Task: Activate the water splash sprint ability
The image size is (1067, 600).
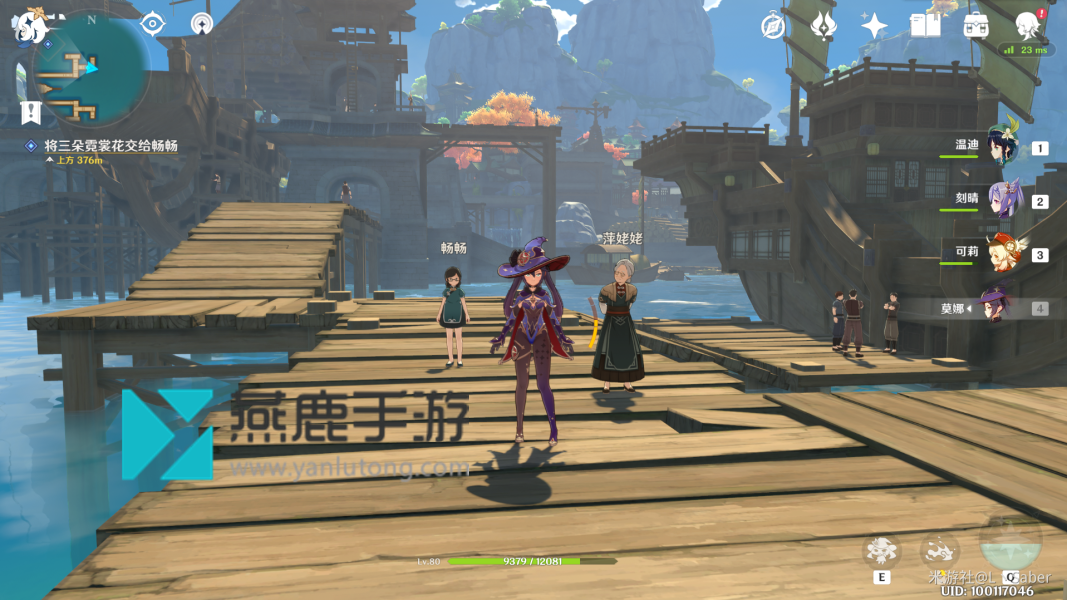Action: pyautogui.click(x=939, y=549)
